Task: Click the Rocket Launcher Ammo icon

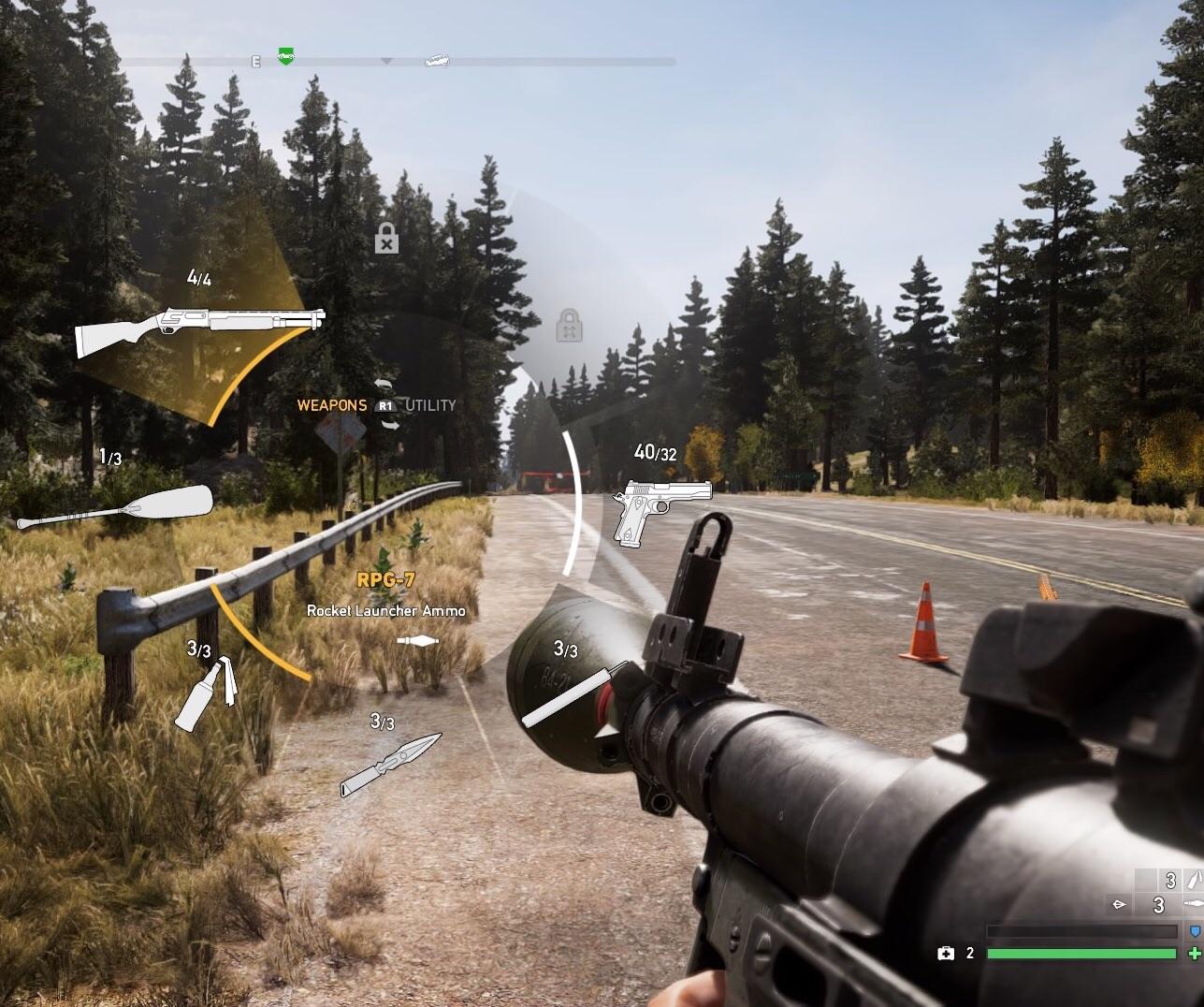Action: [418, 640]
